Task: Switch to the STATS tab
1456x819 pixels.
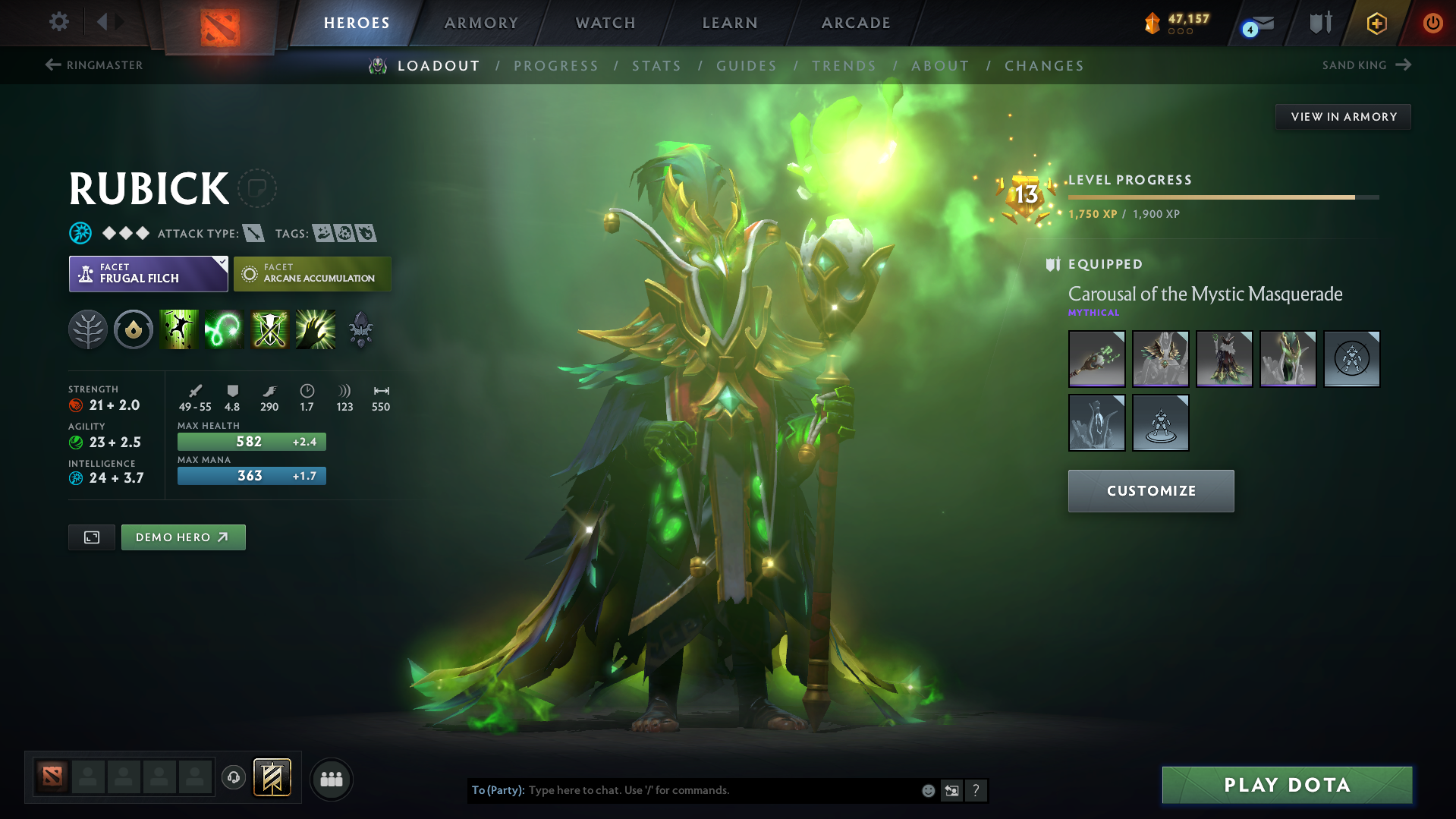Action: [x=656, y=66]
